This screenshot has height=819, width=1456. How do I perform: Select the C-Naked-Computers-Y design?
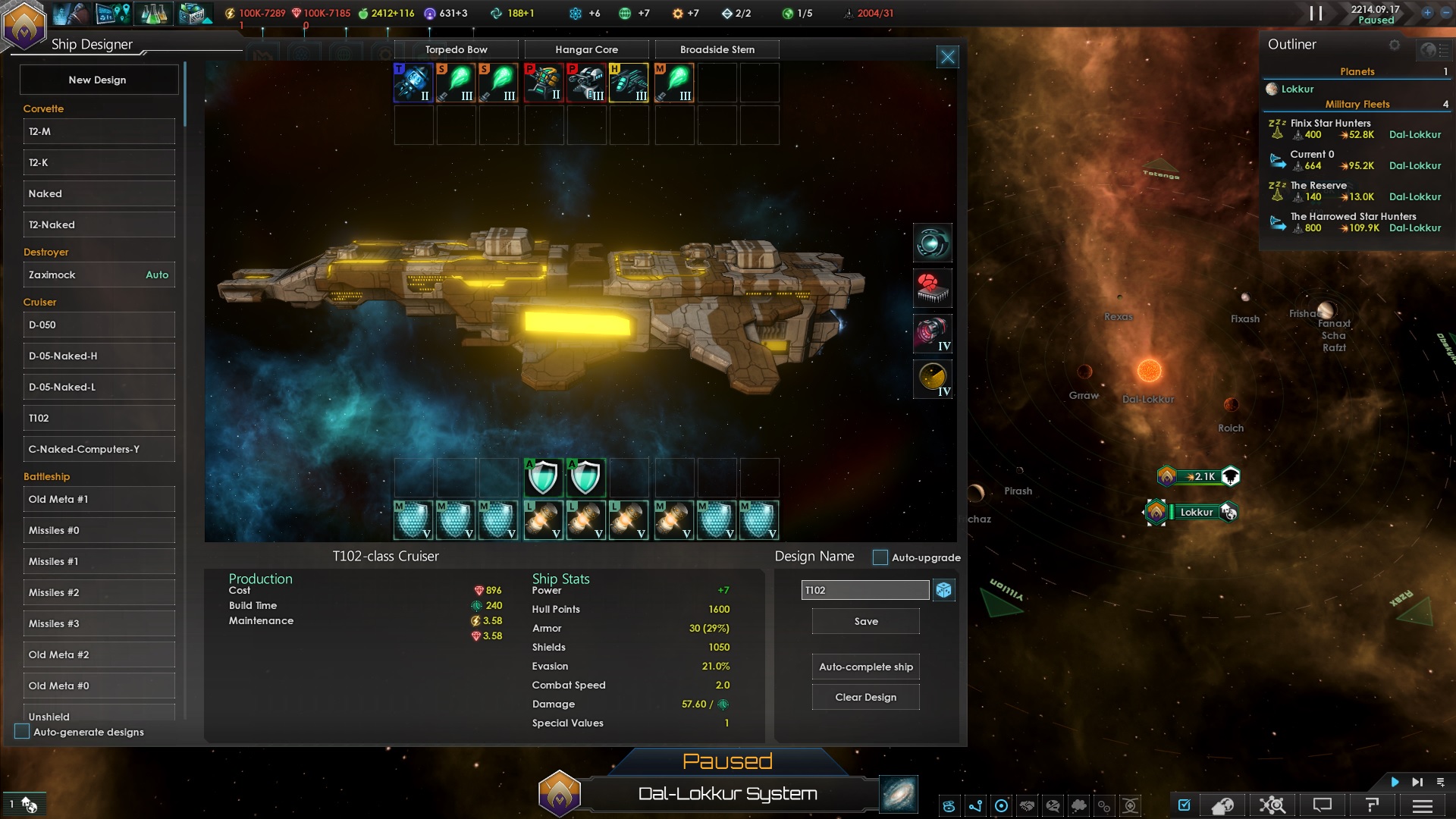point(99,449)
